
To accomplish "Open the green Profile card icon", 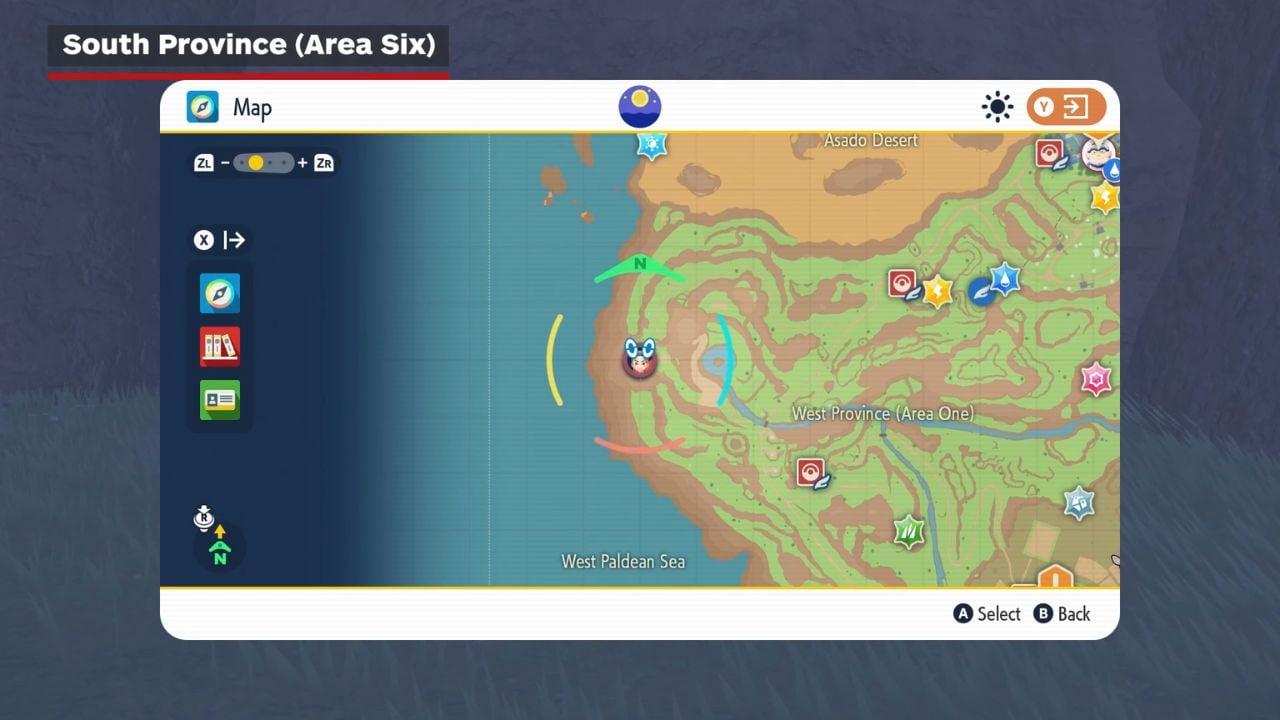I will point(220,399).
